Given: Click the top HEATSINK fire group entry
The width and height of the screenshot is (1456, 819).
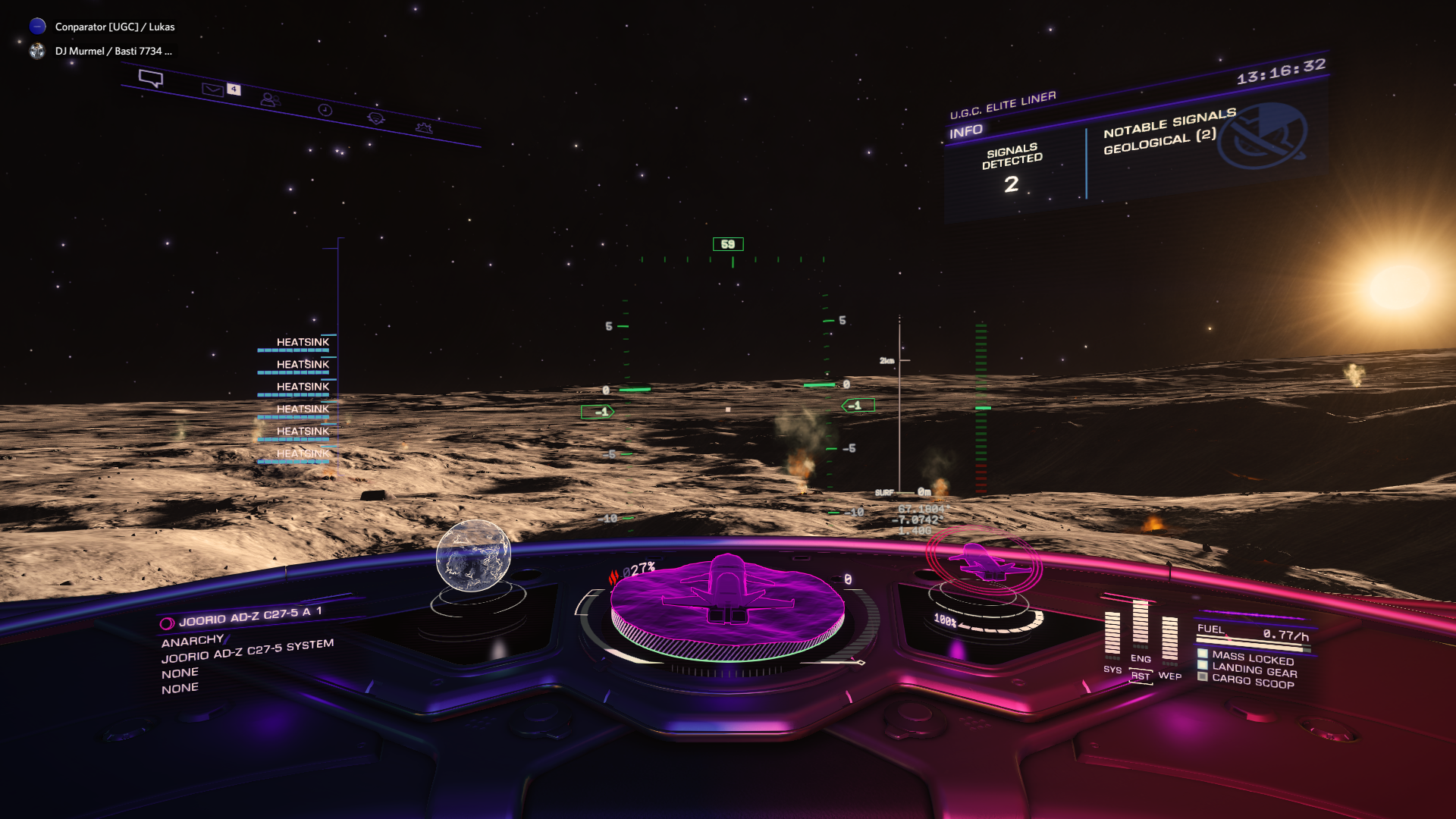Looking at the screenshot, I should tap(302, 343).
